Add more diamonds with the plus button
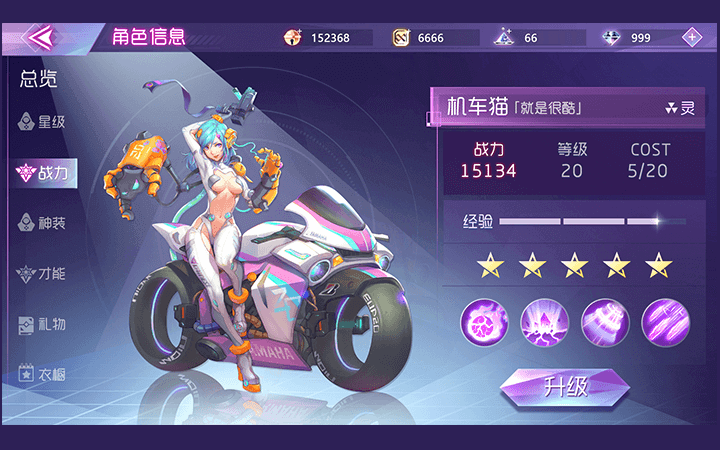Screen dimensions: 720x450 pyautogui.click(x=691, y=37)
